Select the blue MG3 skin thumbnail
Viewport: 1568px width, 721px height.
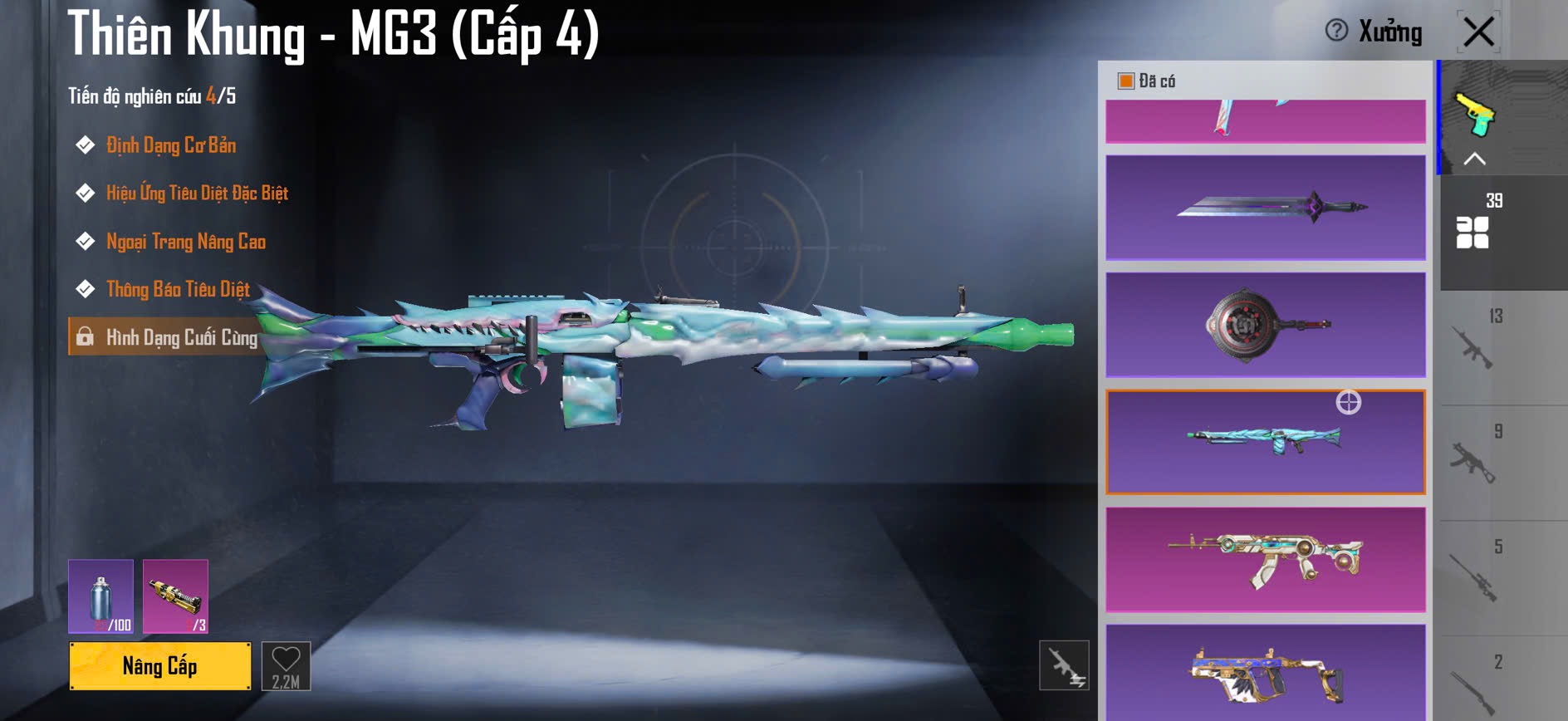1266,442
